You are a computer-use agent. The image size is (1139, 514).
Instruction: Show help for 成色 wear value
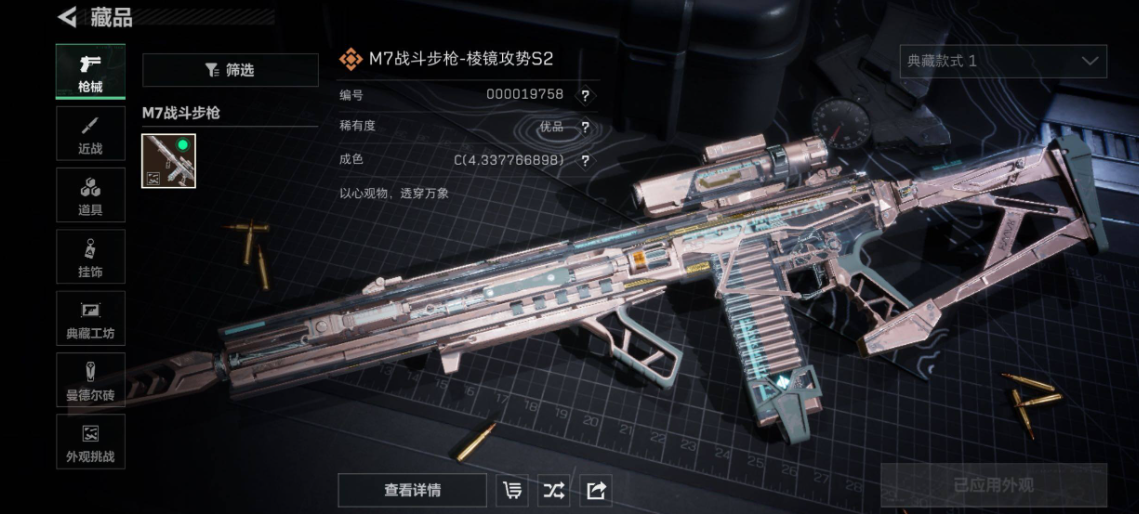pos(585,160)
